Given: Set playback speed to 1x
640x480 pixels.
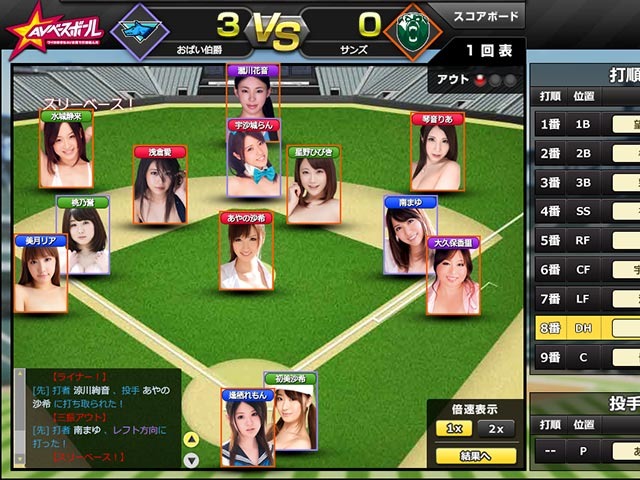Looking at the screenshot, I should 453,429.
